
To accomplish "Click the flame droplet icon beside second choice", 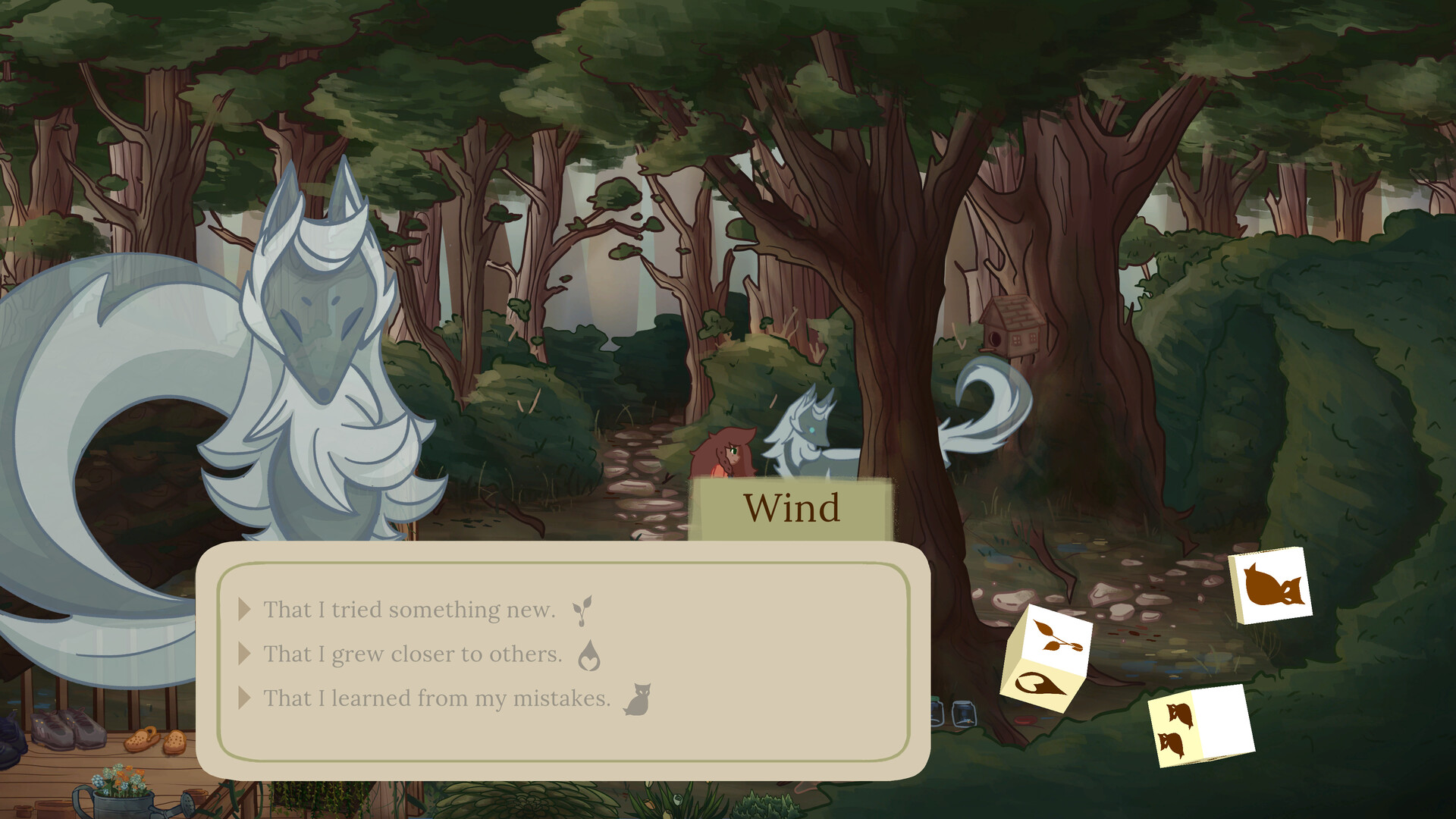I will [591, 654].
